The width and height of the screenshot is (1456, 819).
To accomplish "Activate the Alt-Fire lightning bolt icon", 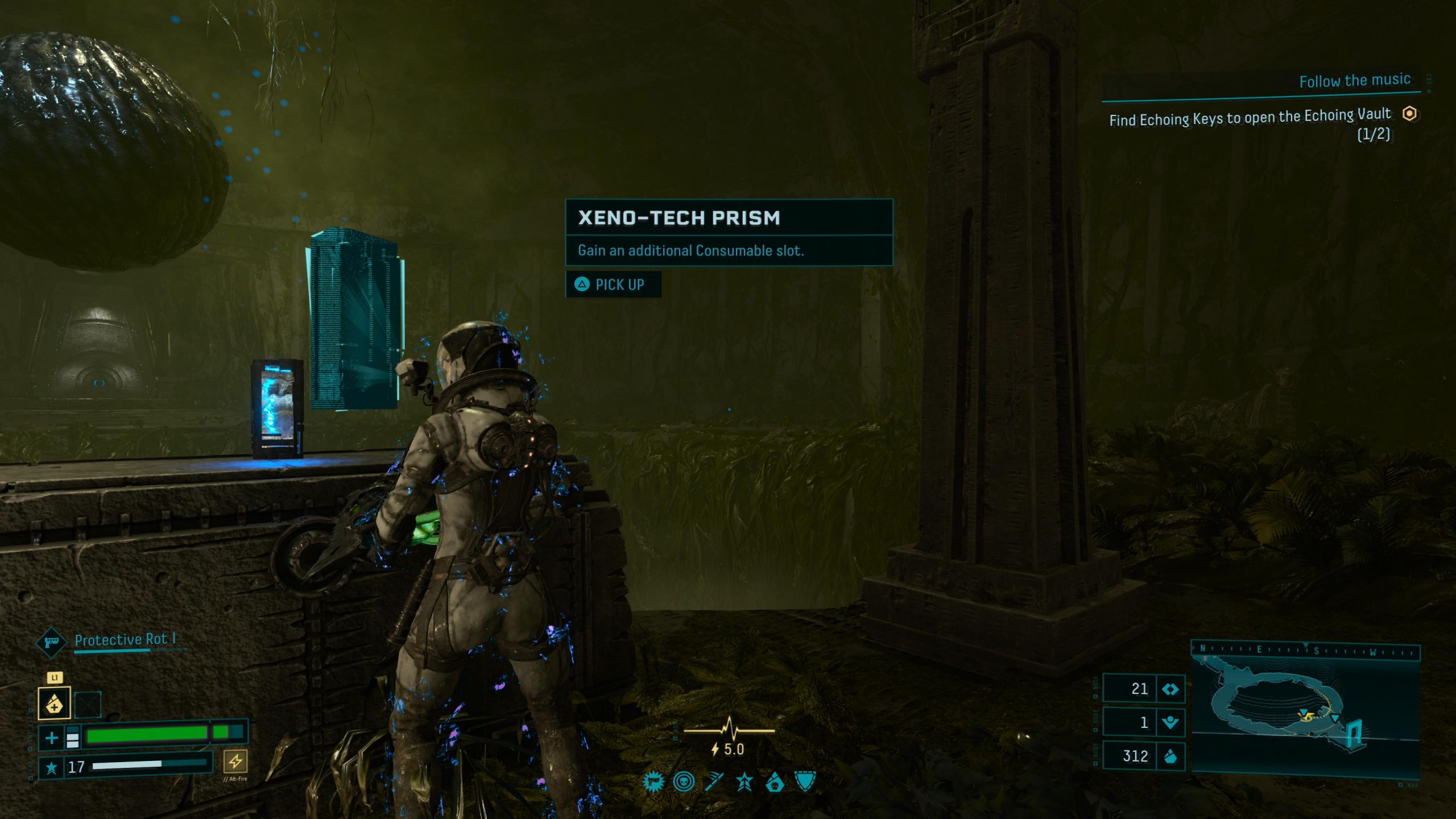I will pos(235,760).
